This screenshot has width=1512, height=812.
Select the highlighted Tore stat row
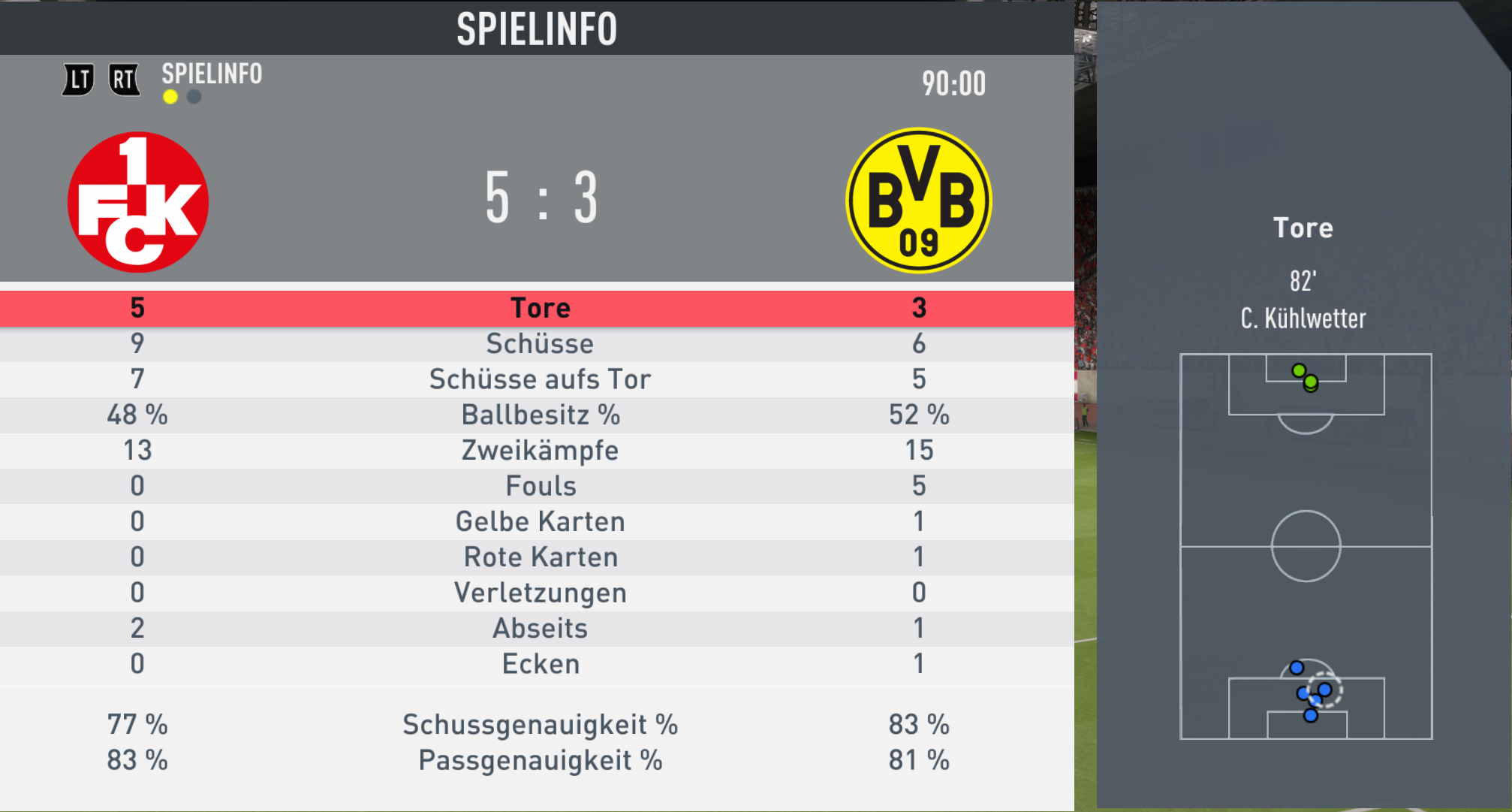539,308
